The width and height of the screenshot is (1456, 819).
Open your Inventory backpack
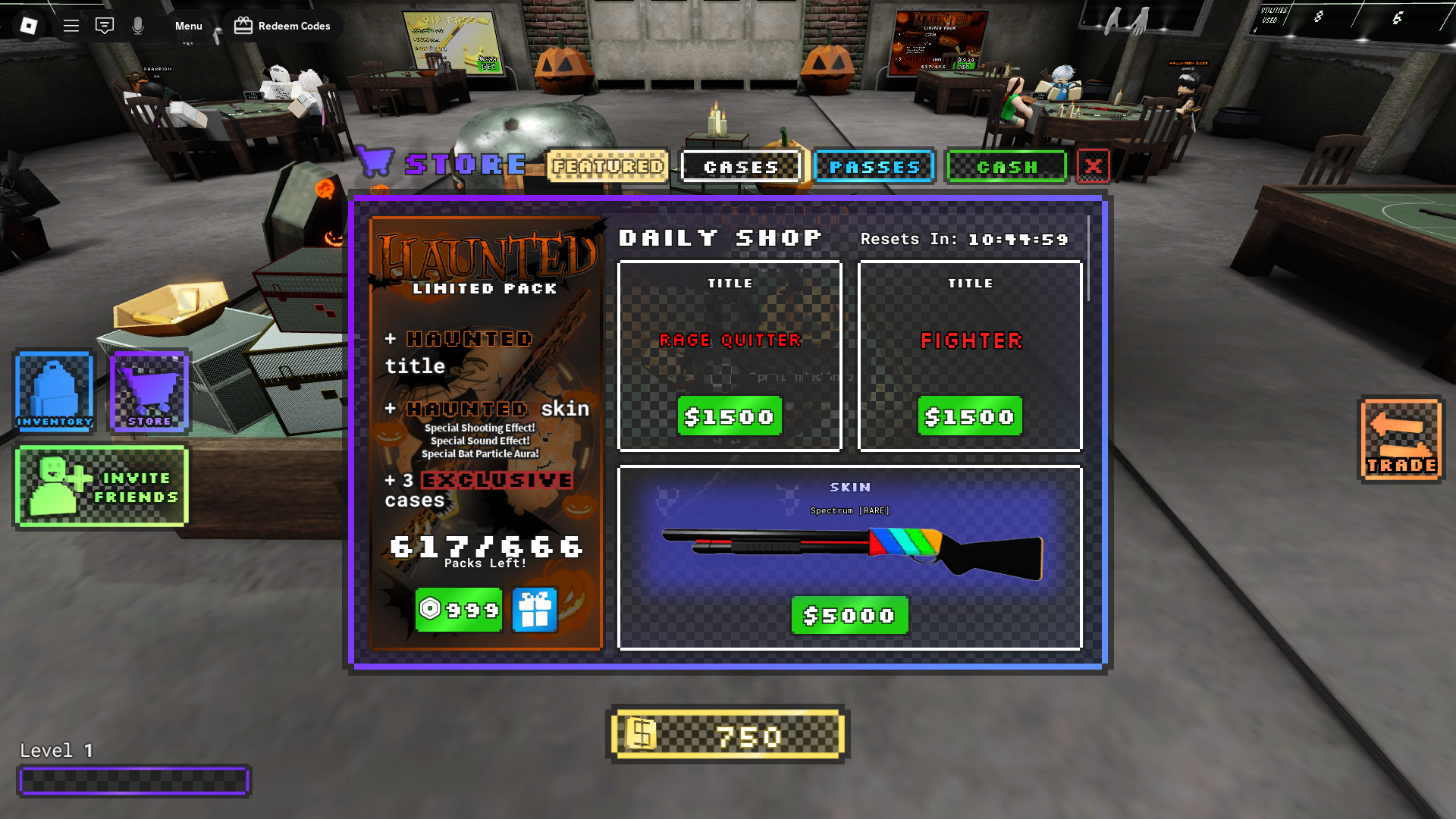pos(53,392)
